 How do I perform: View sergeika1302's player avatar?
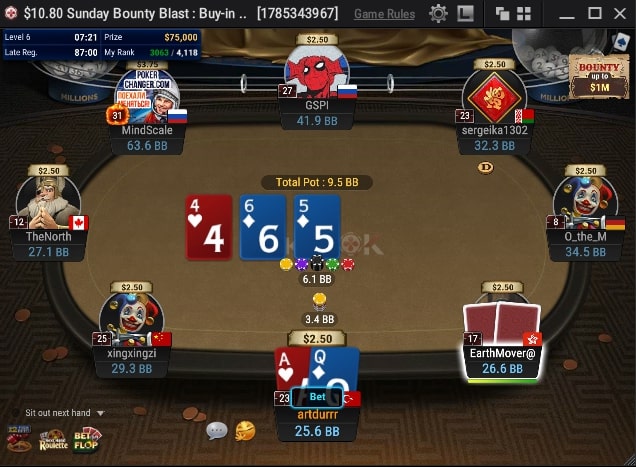pyautogui.click(x=495, y=98)
